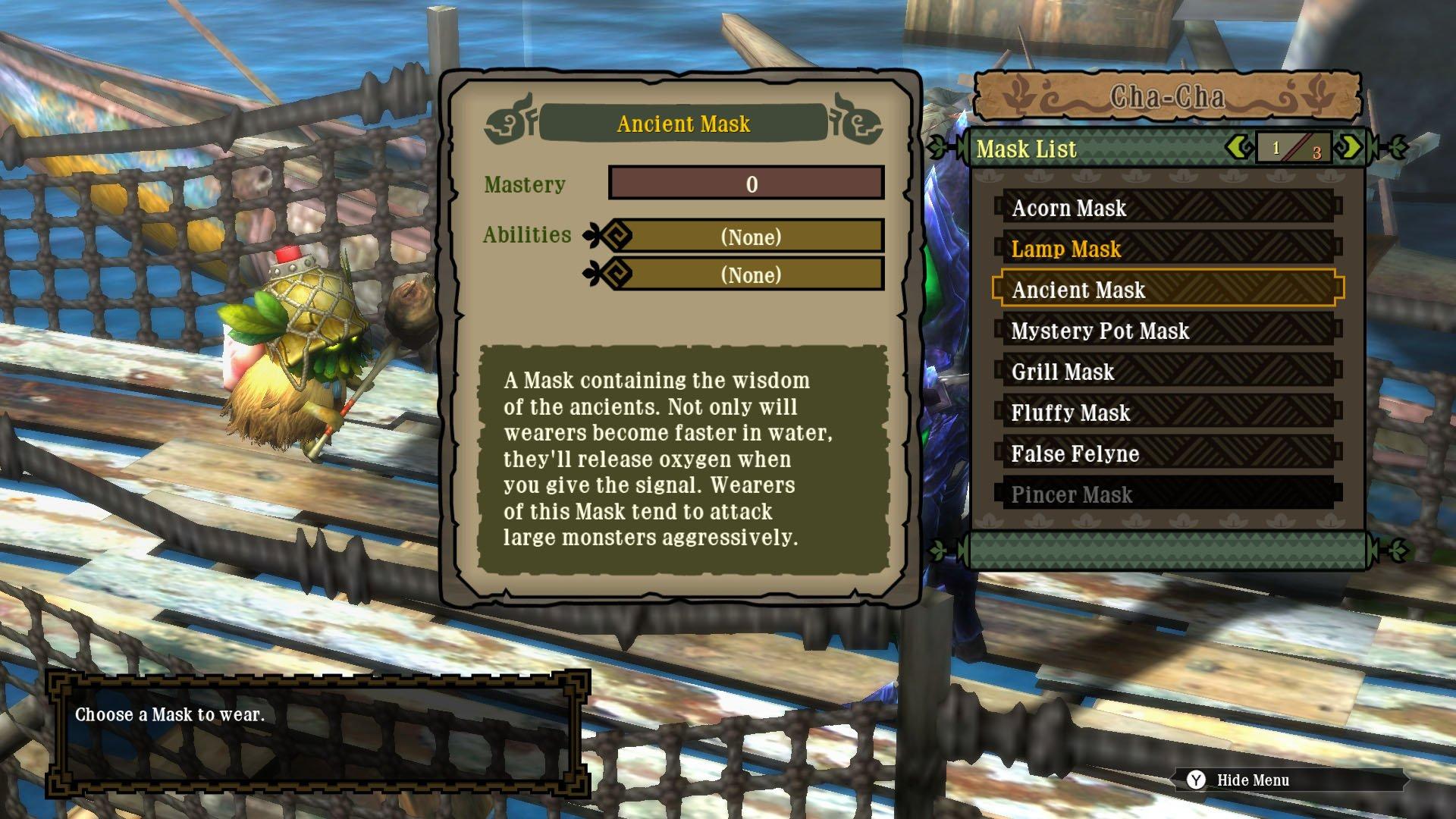Select the highlighted Ancient Mask entry
The height and width of the screenshot is (819, 1456).
(1081, 290)
